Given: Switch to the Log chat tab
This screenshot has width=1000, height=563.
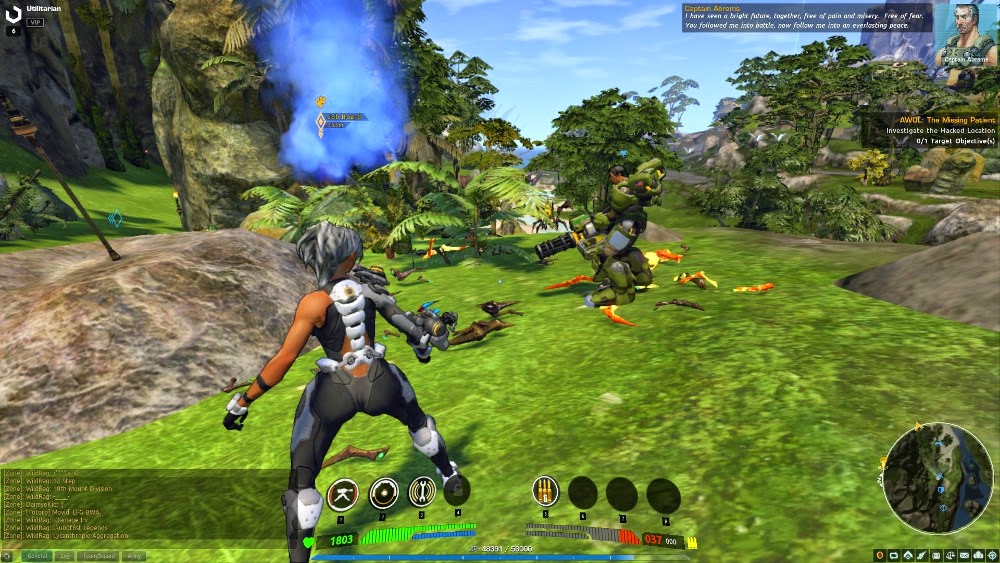Looking at the screenshot, I should (x=66, y=555).
